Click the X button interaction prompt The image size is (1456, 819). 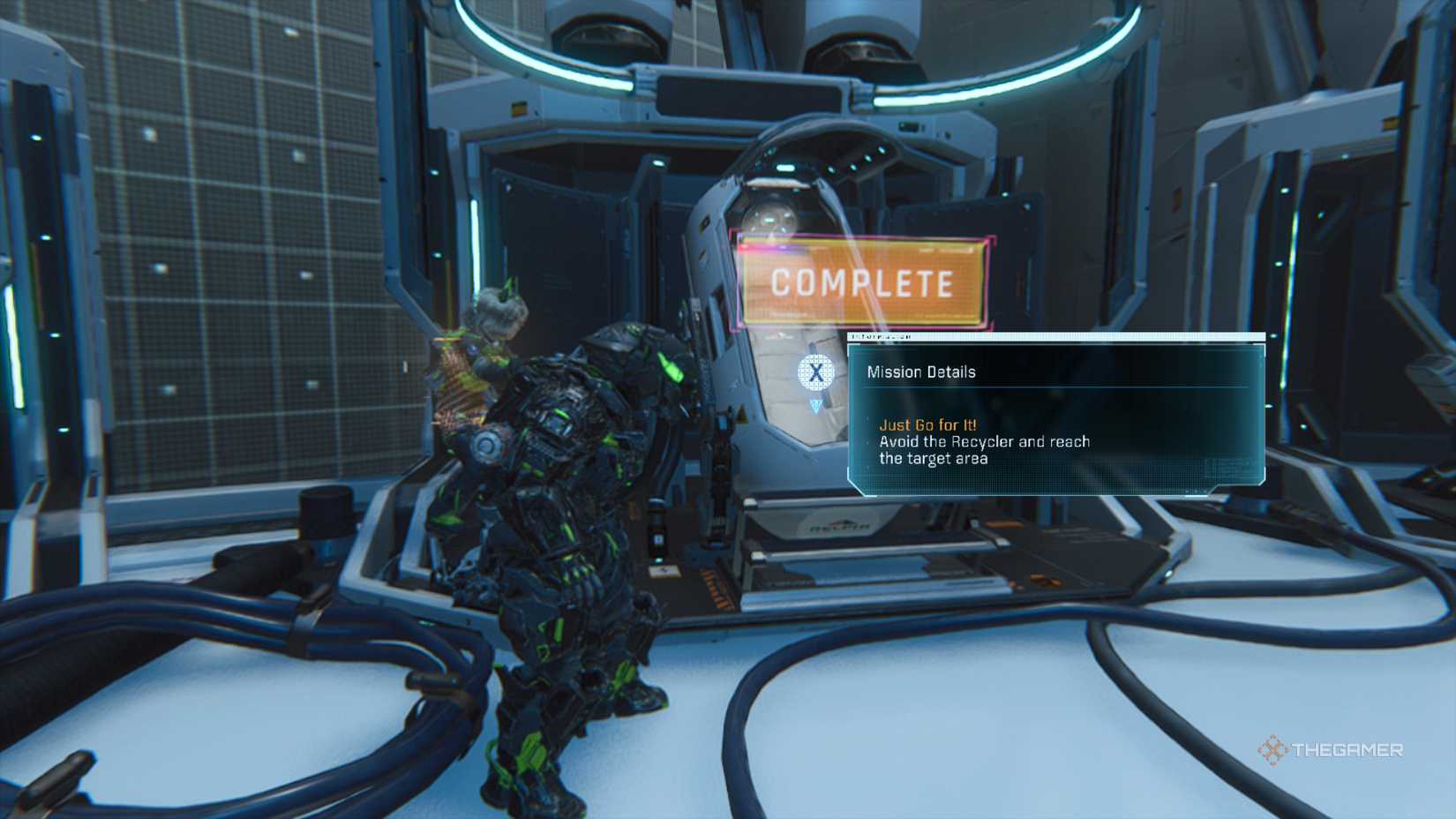tap(815, 372)
